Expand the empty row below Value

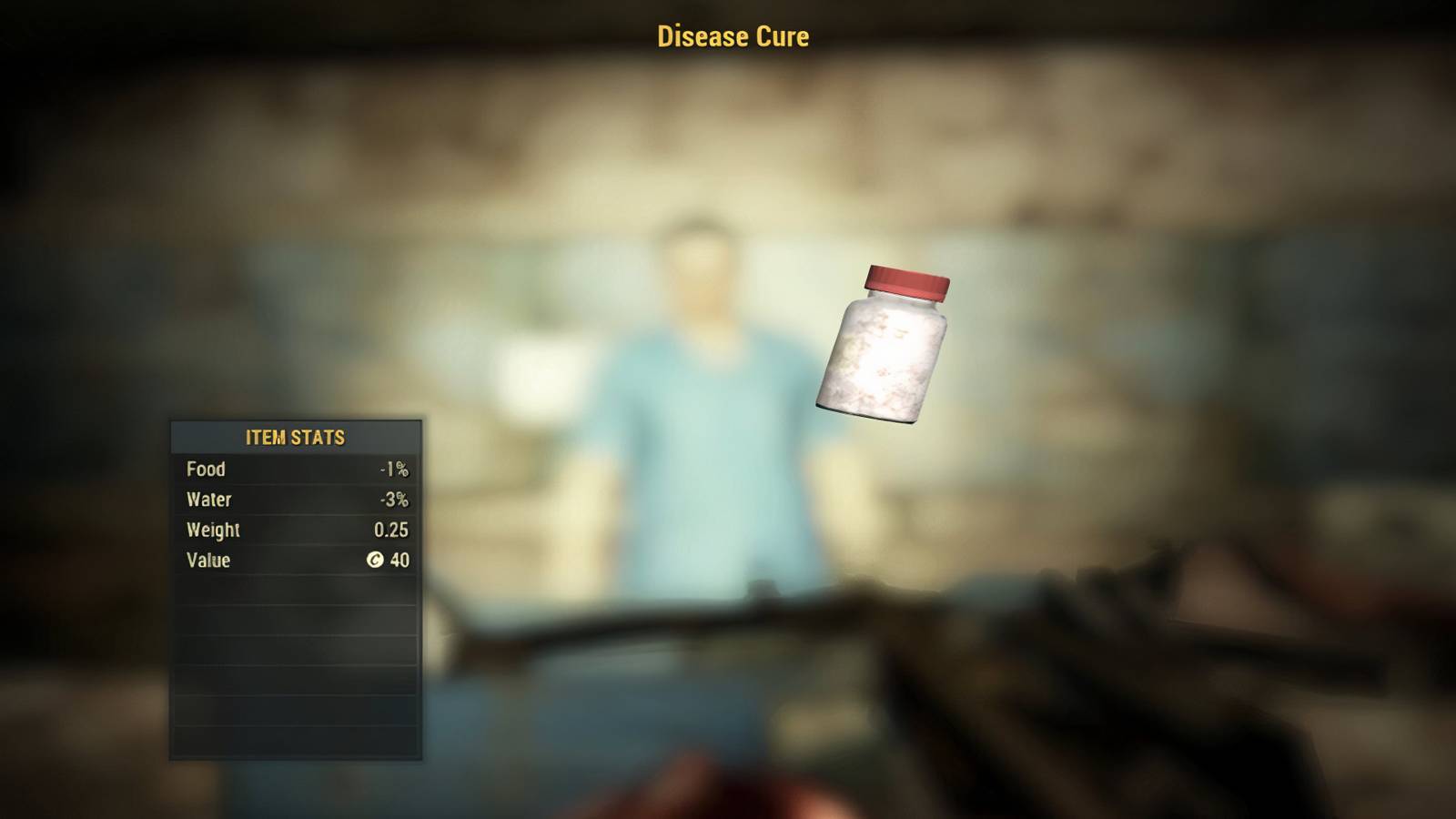point(296,591)
